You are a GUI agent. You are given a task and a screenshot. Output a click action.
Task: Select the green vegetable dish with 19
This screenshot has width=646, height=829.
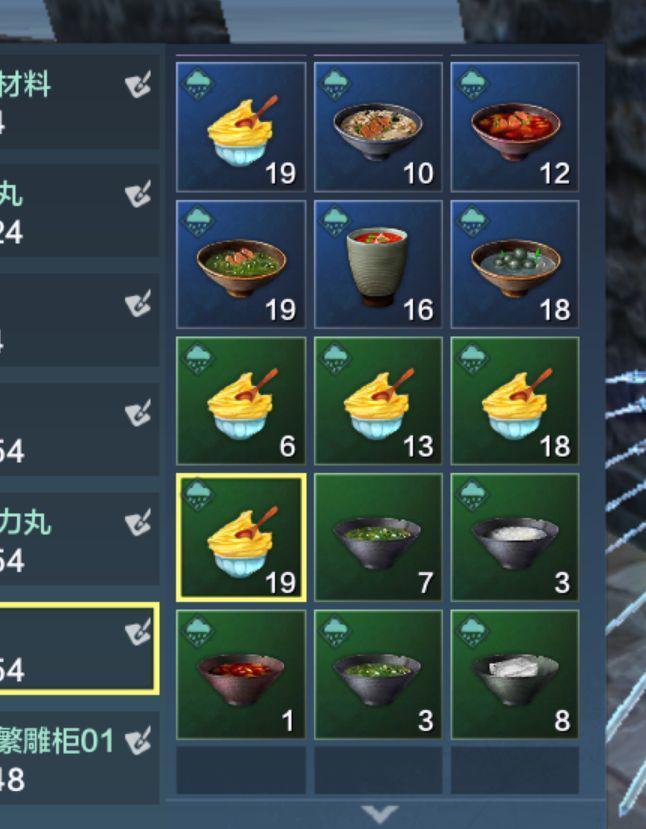point(241,264)
